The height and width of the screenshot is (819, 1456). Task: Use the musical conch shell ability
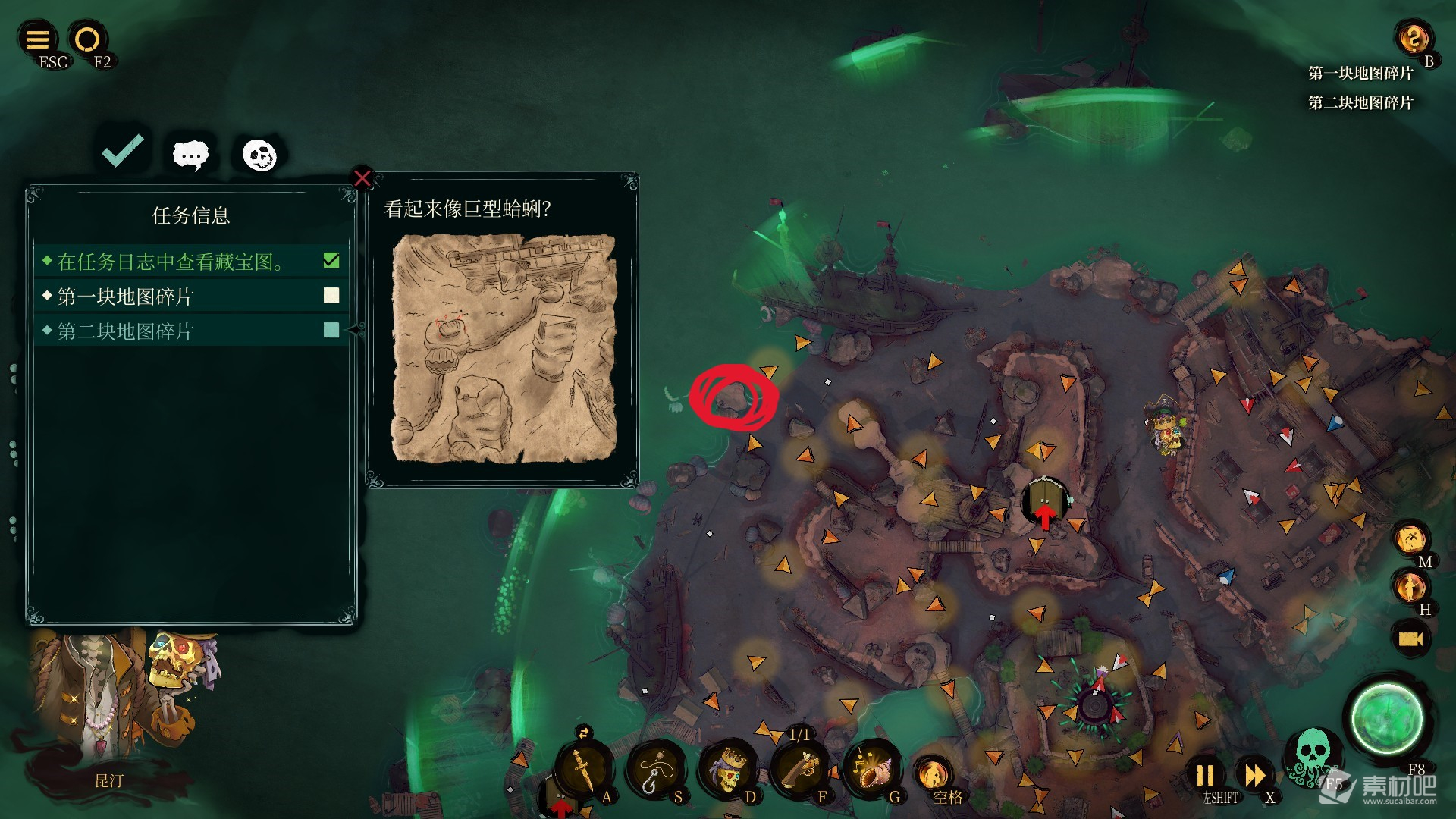click(x=871, y=769)
